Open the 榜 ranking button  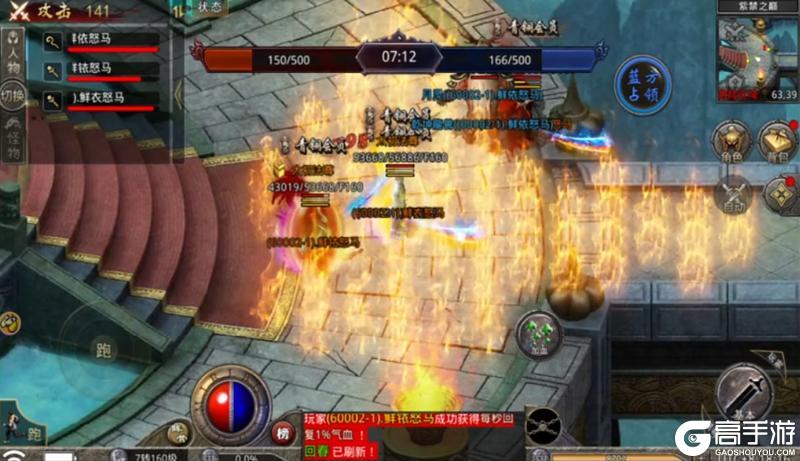(x=282, y=433)
